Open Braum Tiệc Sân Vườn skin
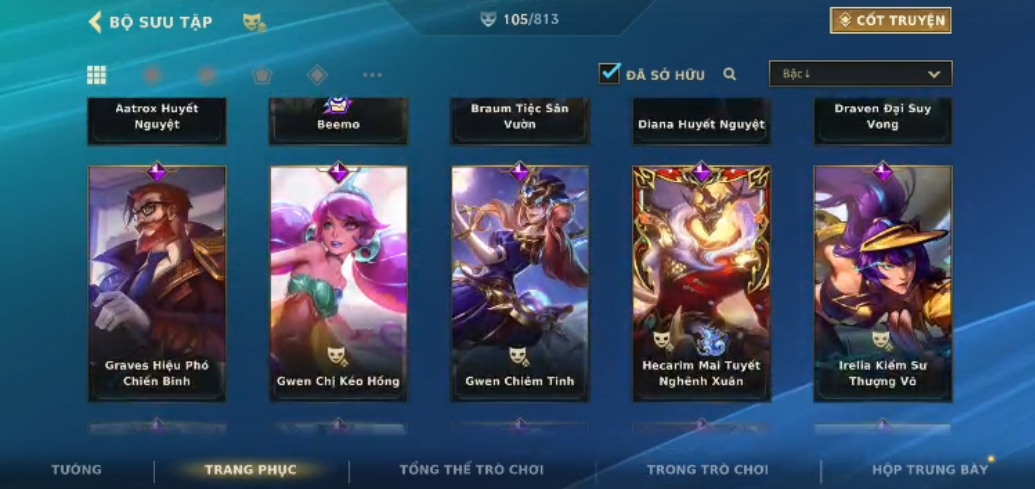This screenshot has width=1035, height=489. click(x=520, y=119)
